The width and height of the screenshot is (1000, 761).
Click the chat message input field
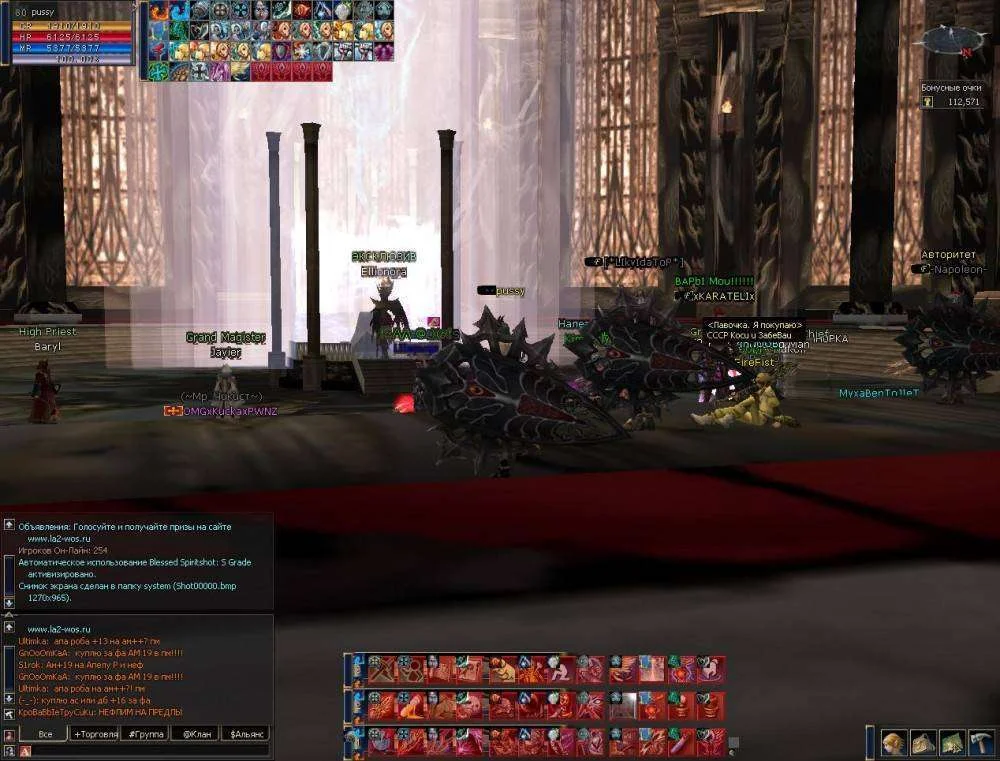[x=150, y=750]
